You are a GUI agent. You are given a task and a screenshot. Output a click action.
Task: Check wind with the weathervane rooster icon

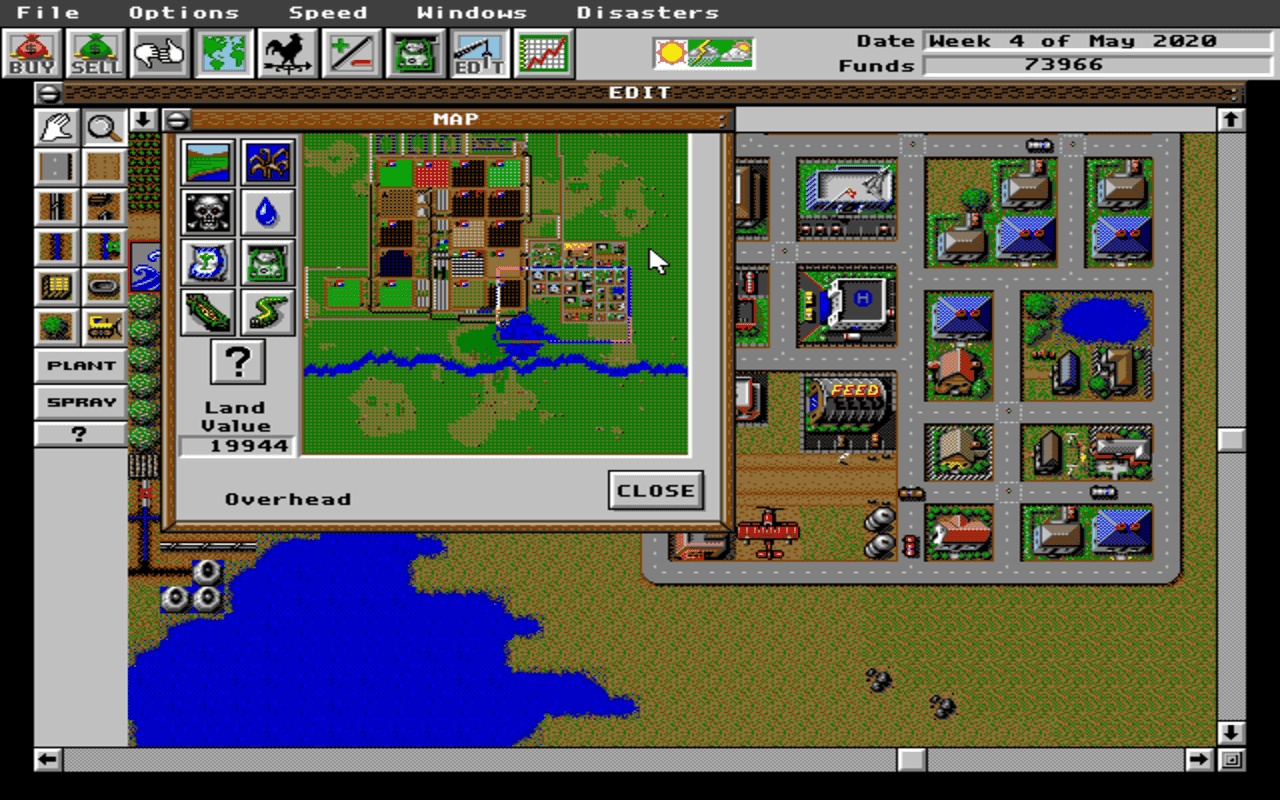(x=287, y=52)
